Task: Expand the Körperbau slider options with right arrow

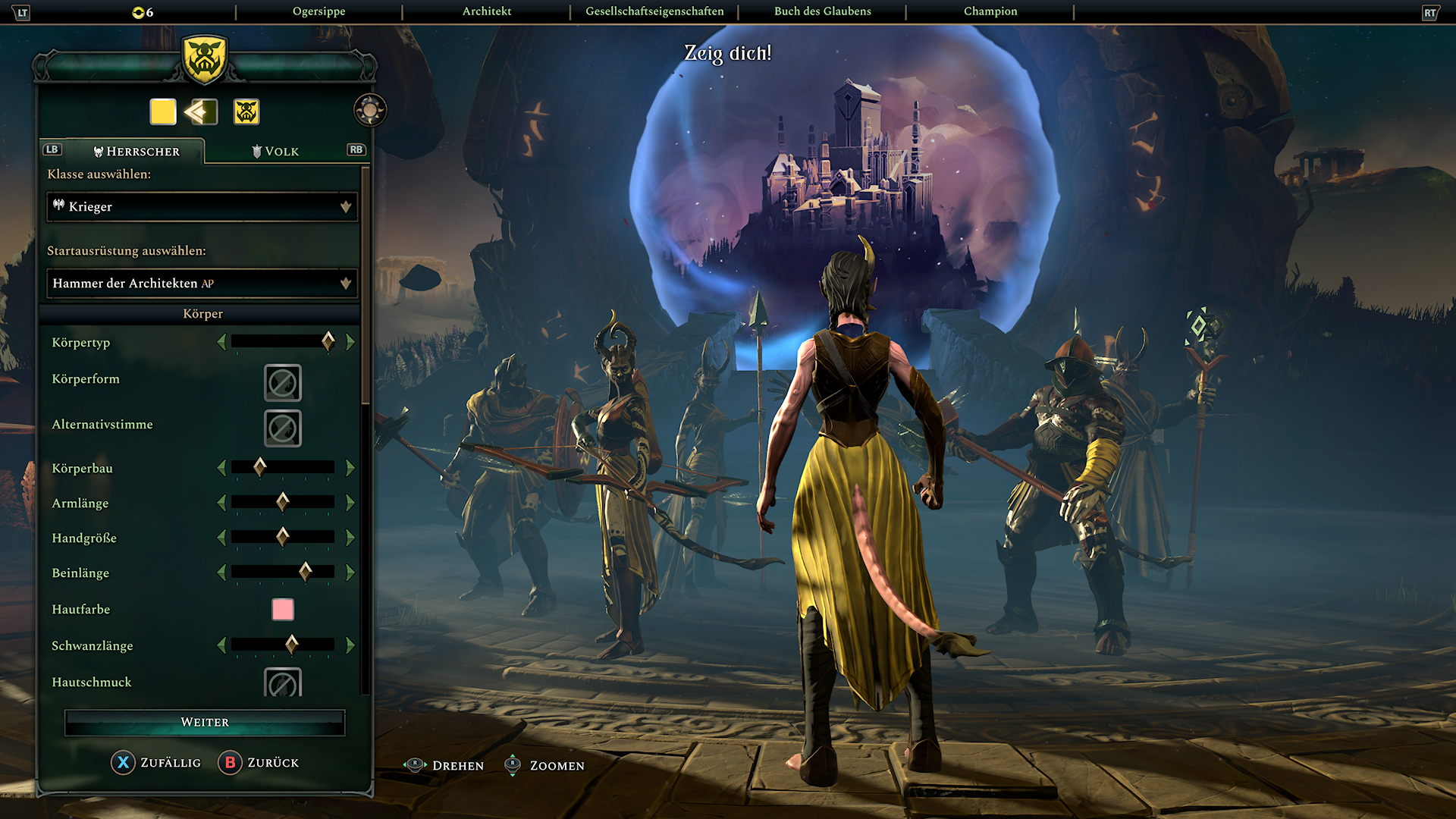Action: [x=350, y=467]
